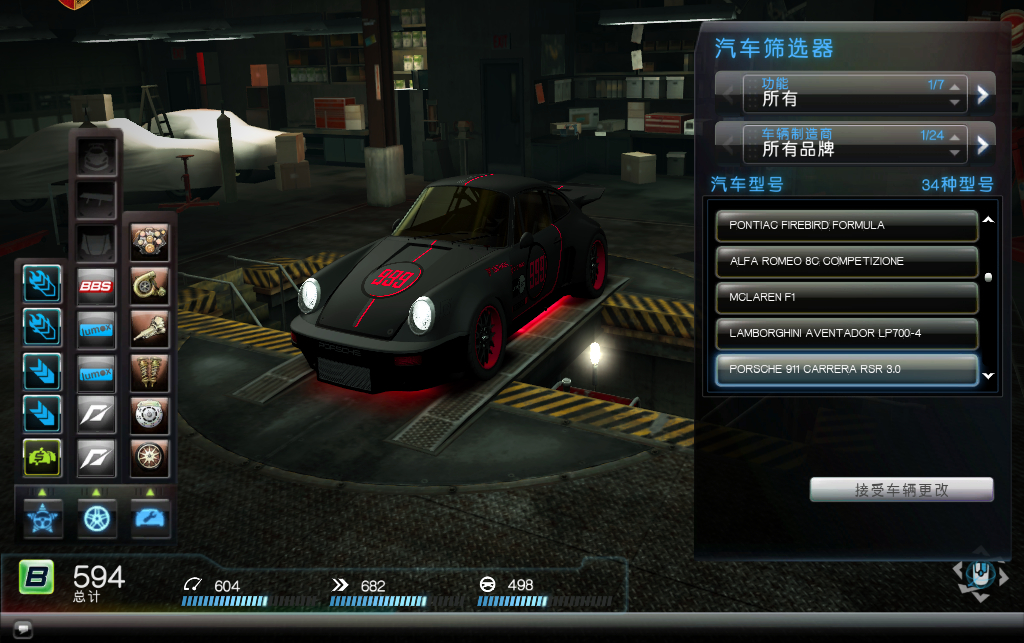Open the 车辆制造商 manufacturer dropdown
Image resolution: width=1024 pixels, height=643 pixels.
click(854, 143)
